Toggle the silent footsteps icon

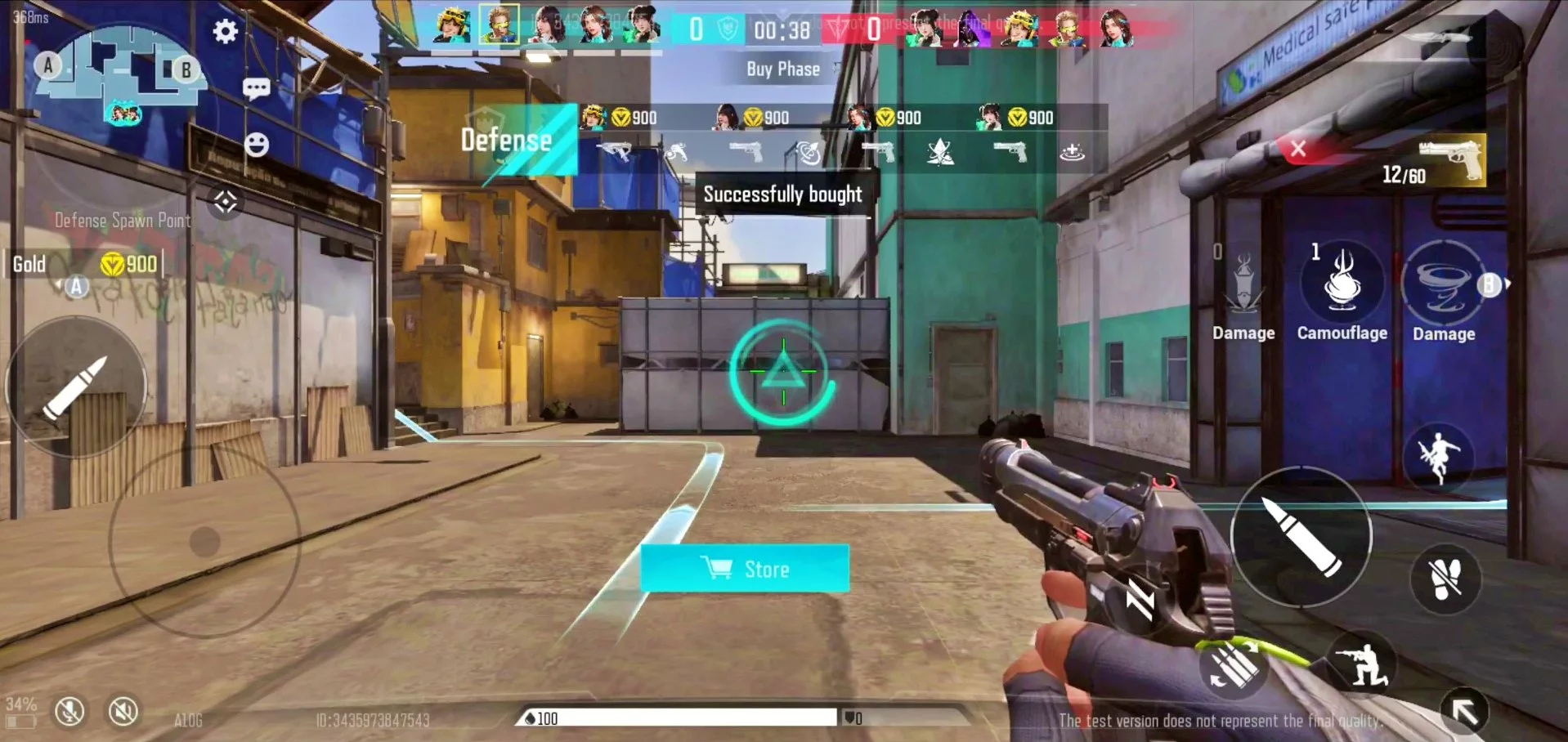[1445, 578]
